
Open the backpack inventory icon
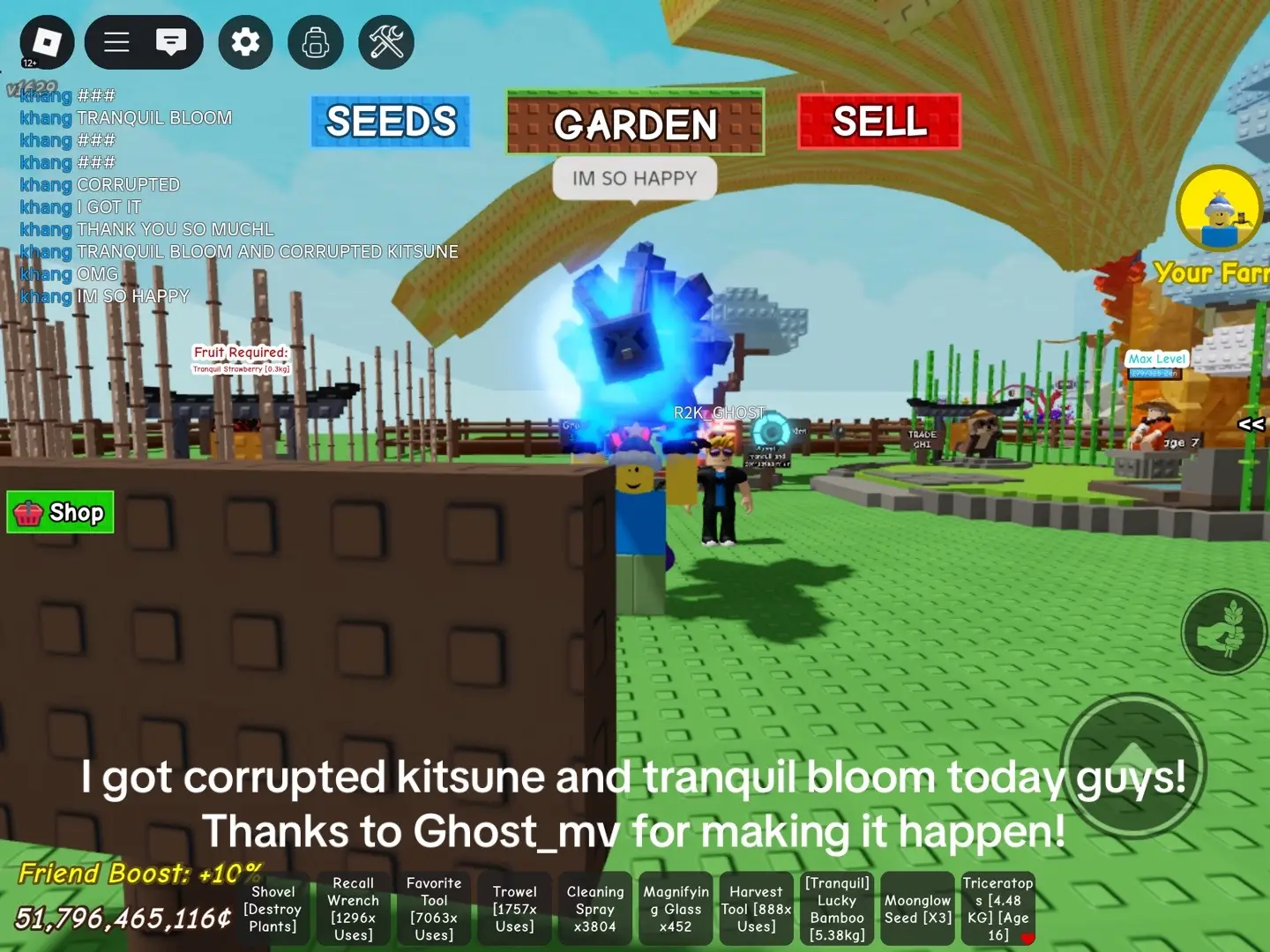pos(315,41)
